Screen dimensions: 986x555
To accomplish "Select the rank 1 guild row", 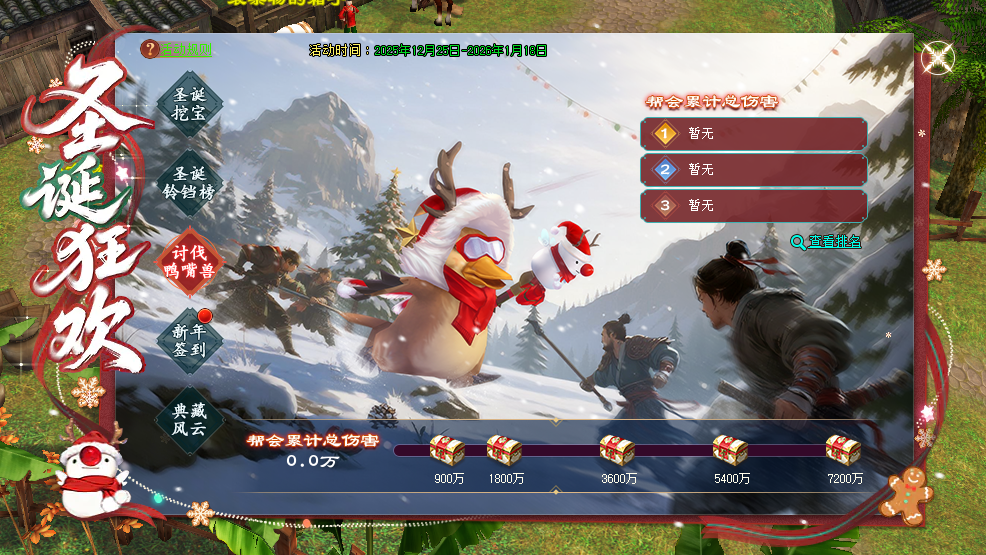I will [753, 134].
